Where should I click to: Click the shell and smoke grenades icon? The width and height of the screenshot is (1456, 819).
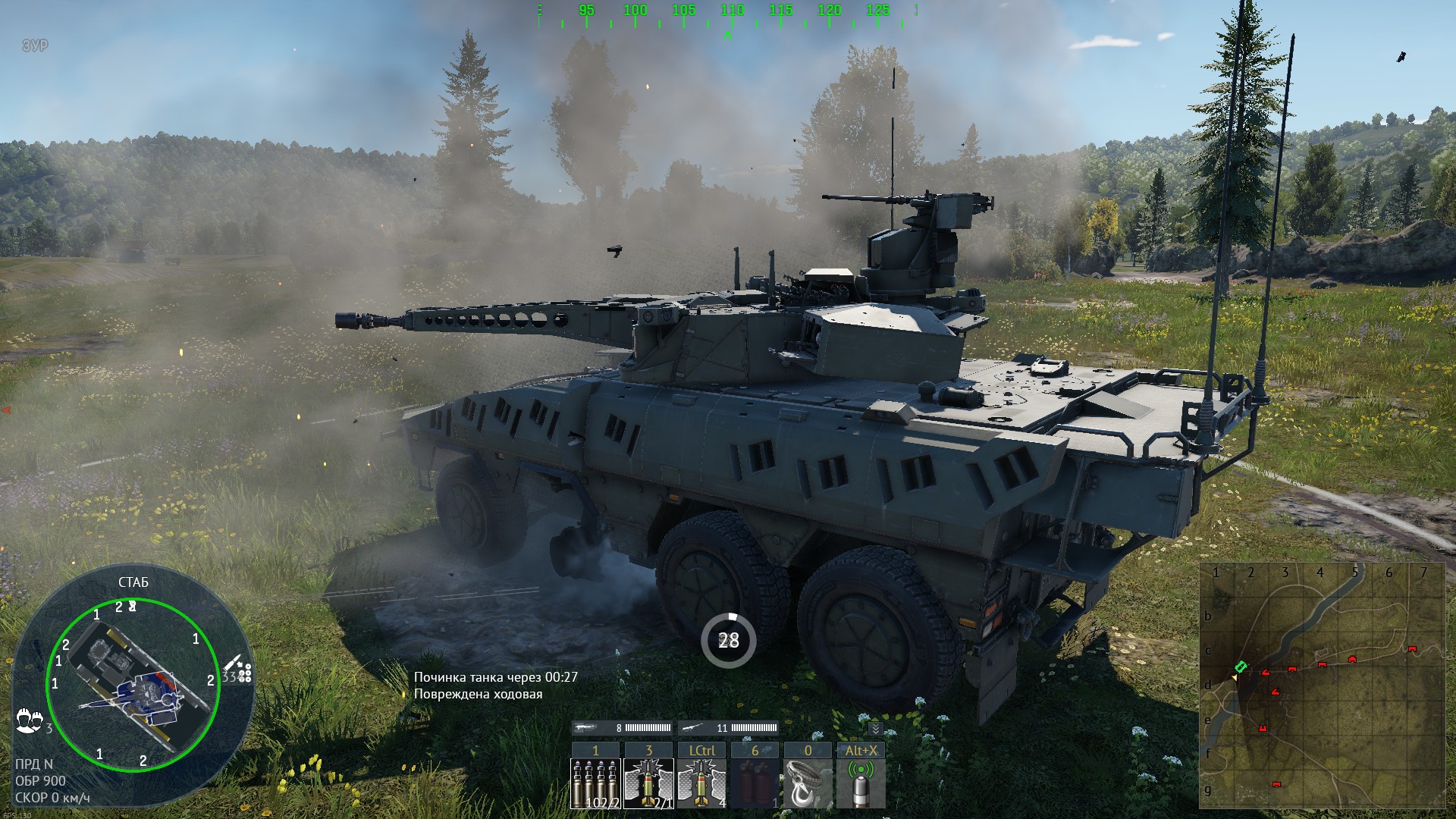point(240,669)
